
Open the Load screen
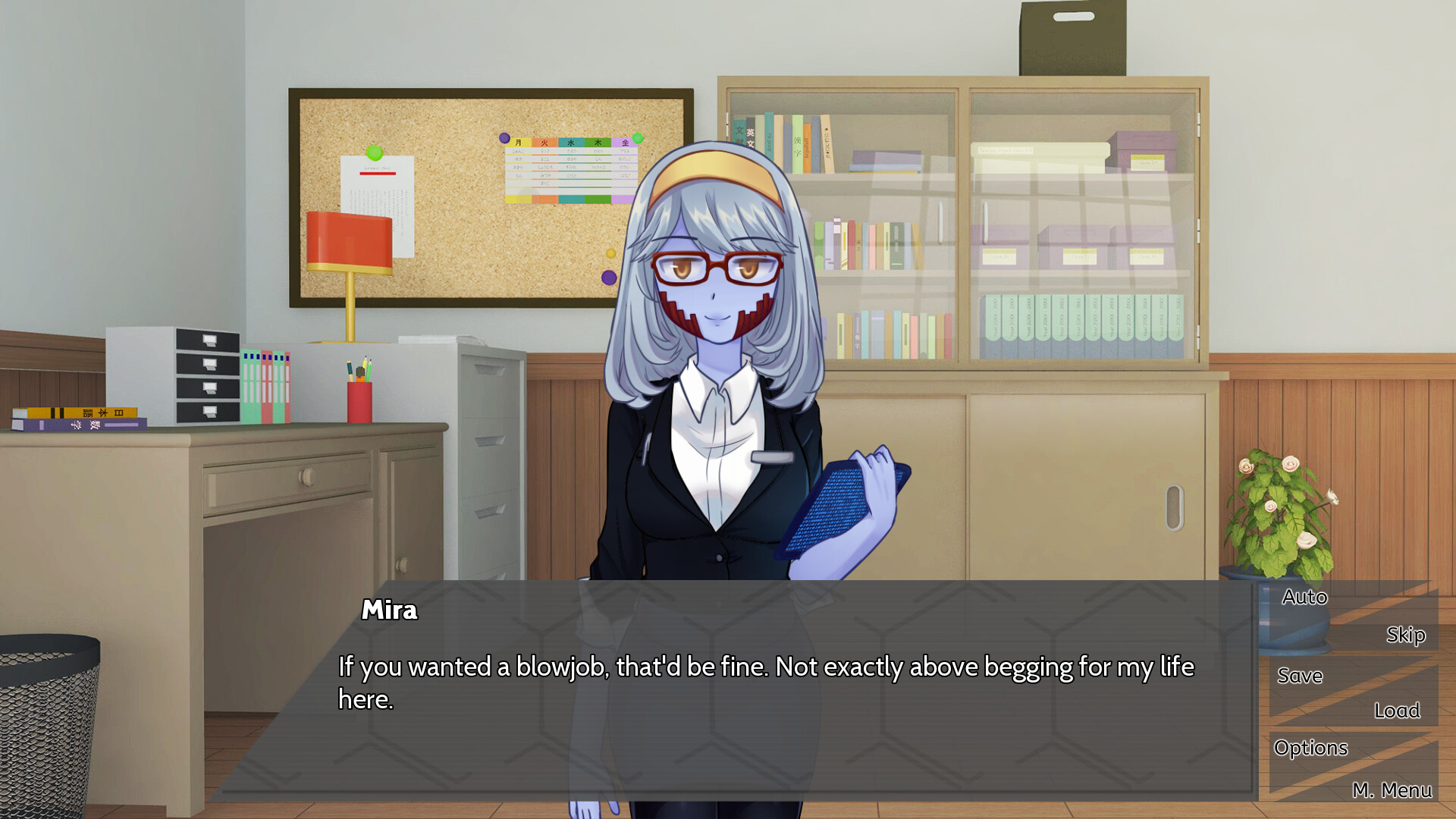[1398, 711]
